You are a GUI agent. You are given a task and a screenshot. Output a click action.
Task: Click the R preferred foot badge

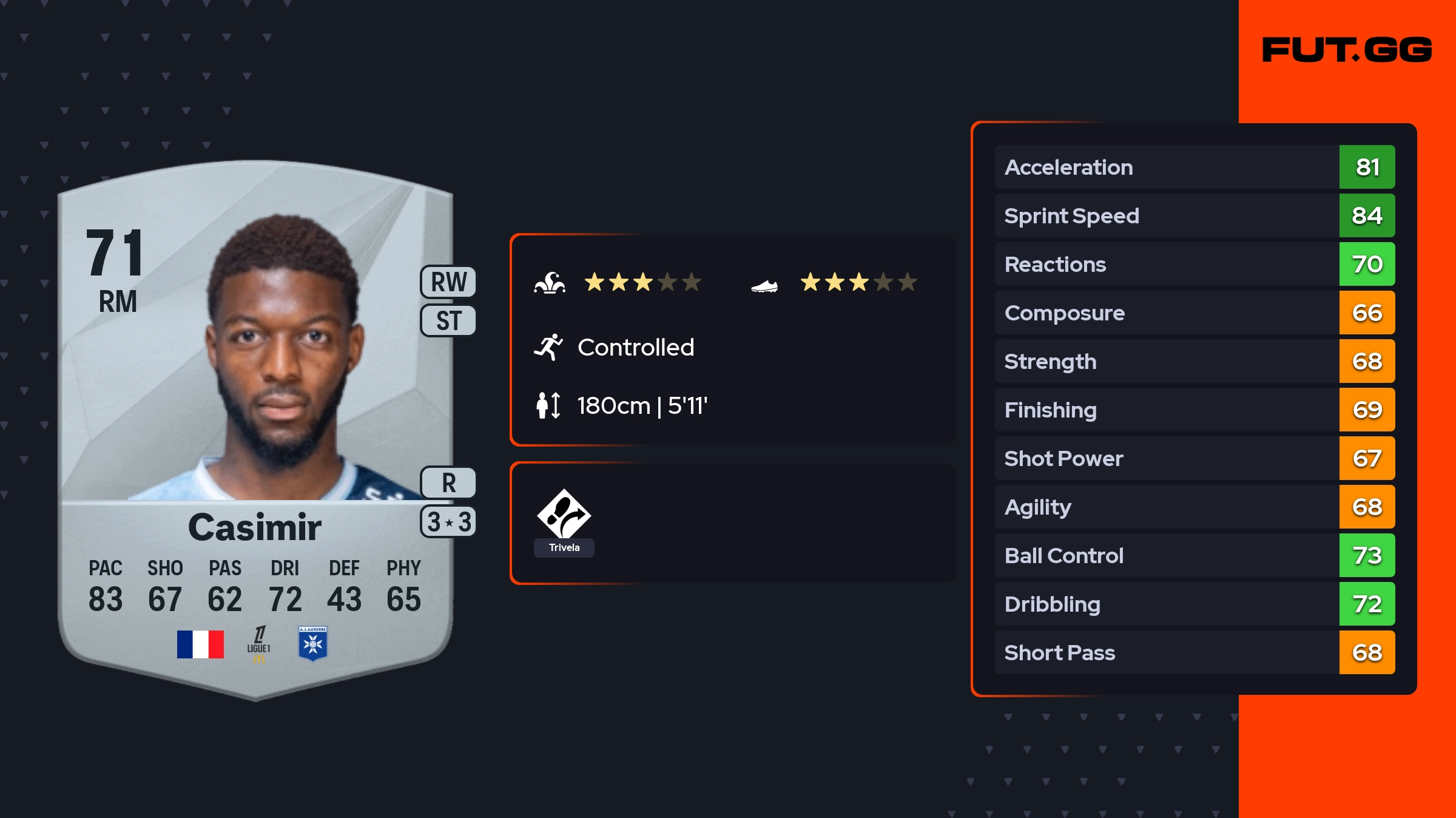point(448,483)
